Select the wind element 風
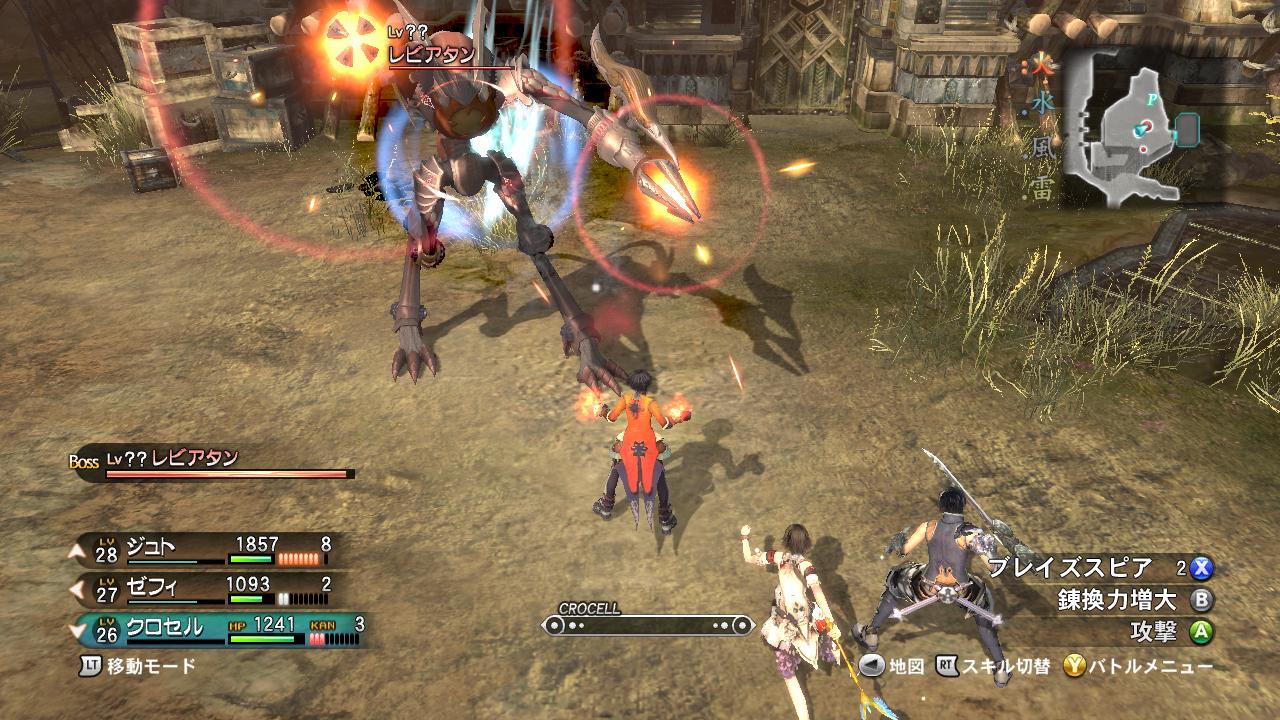The image size is (1280, 720). [x=1043, y=148]
